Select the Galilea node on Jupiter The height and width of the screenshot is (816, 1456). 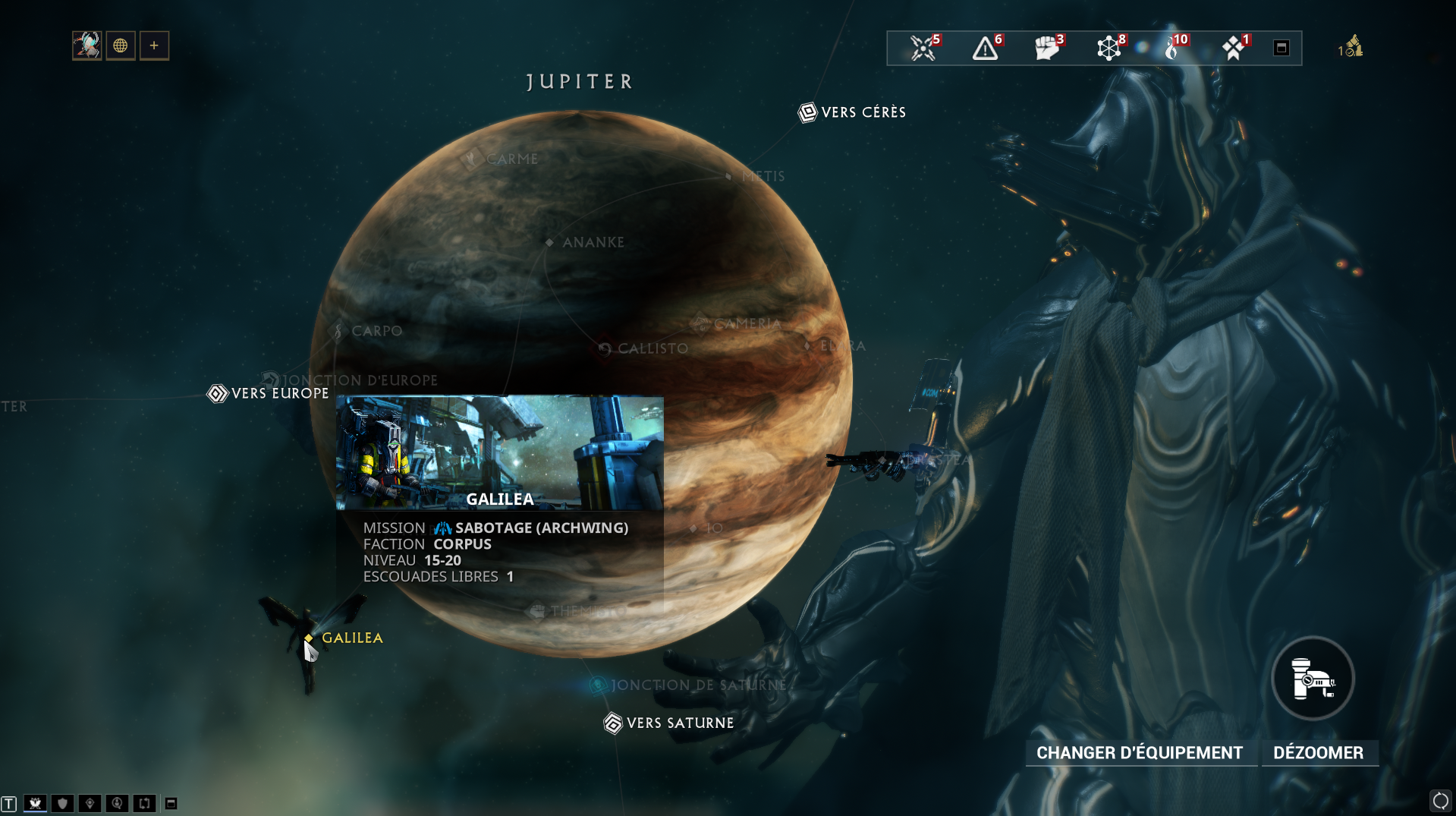point(309,639)
